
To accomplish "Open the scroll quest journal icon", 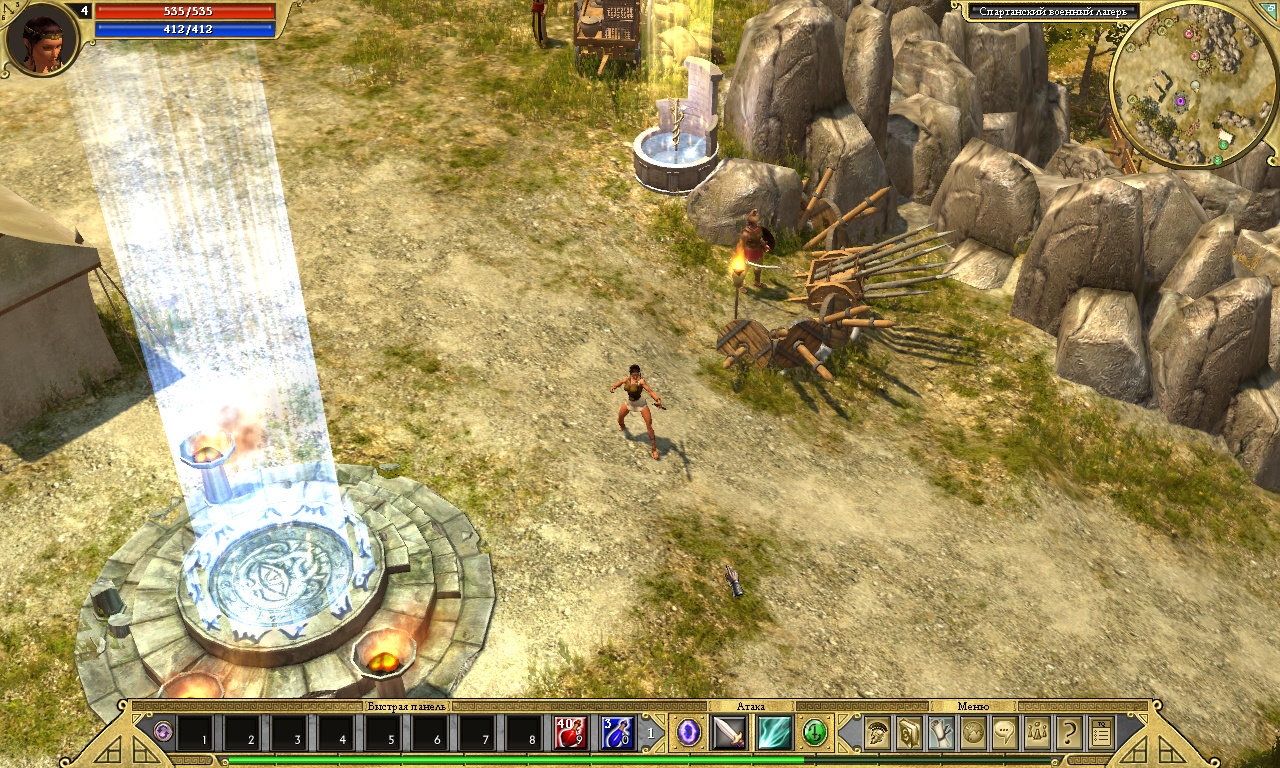I will coord(941,733).
